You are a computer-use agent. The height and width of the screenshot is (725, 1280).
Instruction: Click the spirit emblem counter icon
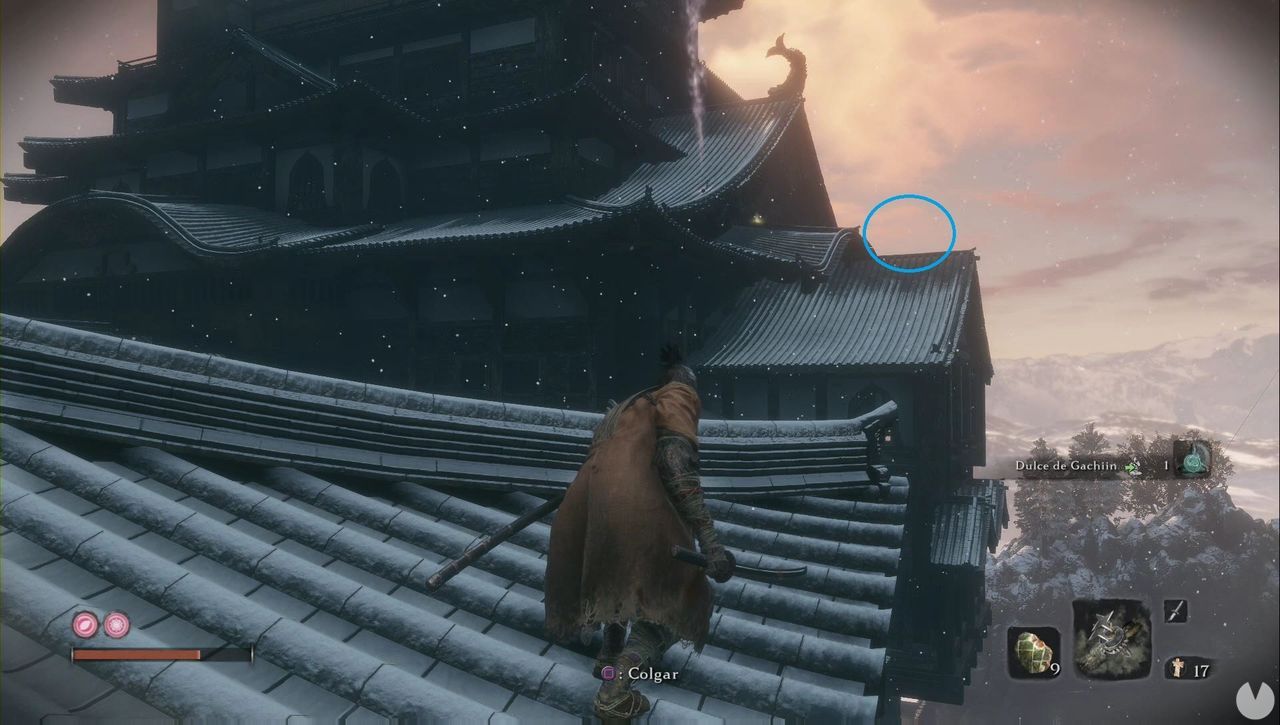pos(1178,668)
